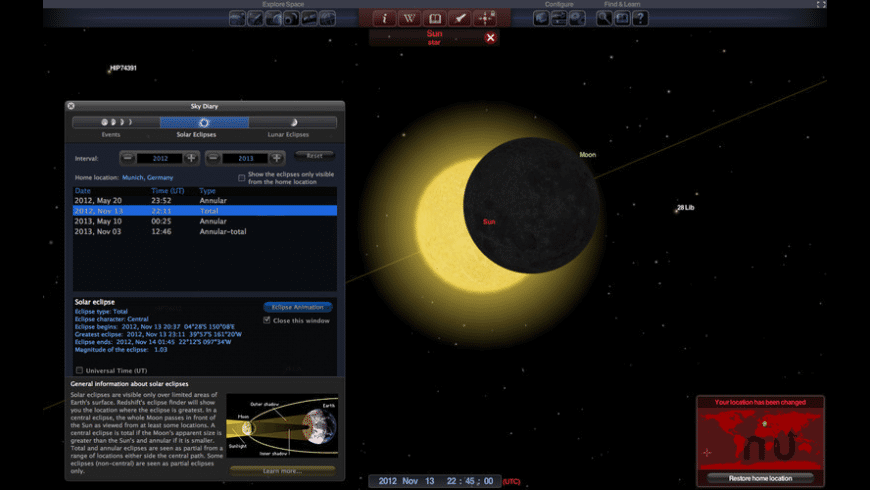Image resolution: width=870 pixels, height=490 pixels.
Task: Open the question mark help button
Action: click(x=640, y=18)
